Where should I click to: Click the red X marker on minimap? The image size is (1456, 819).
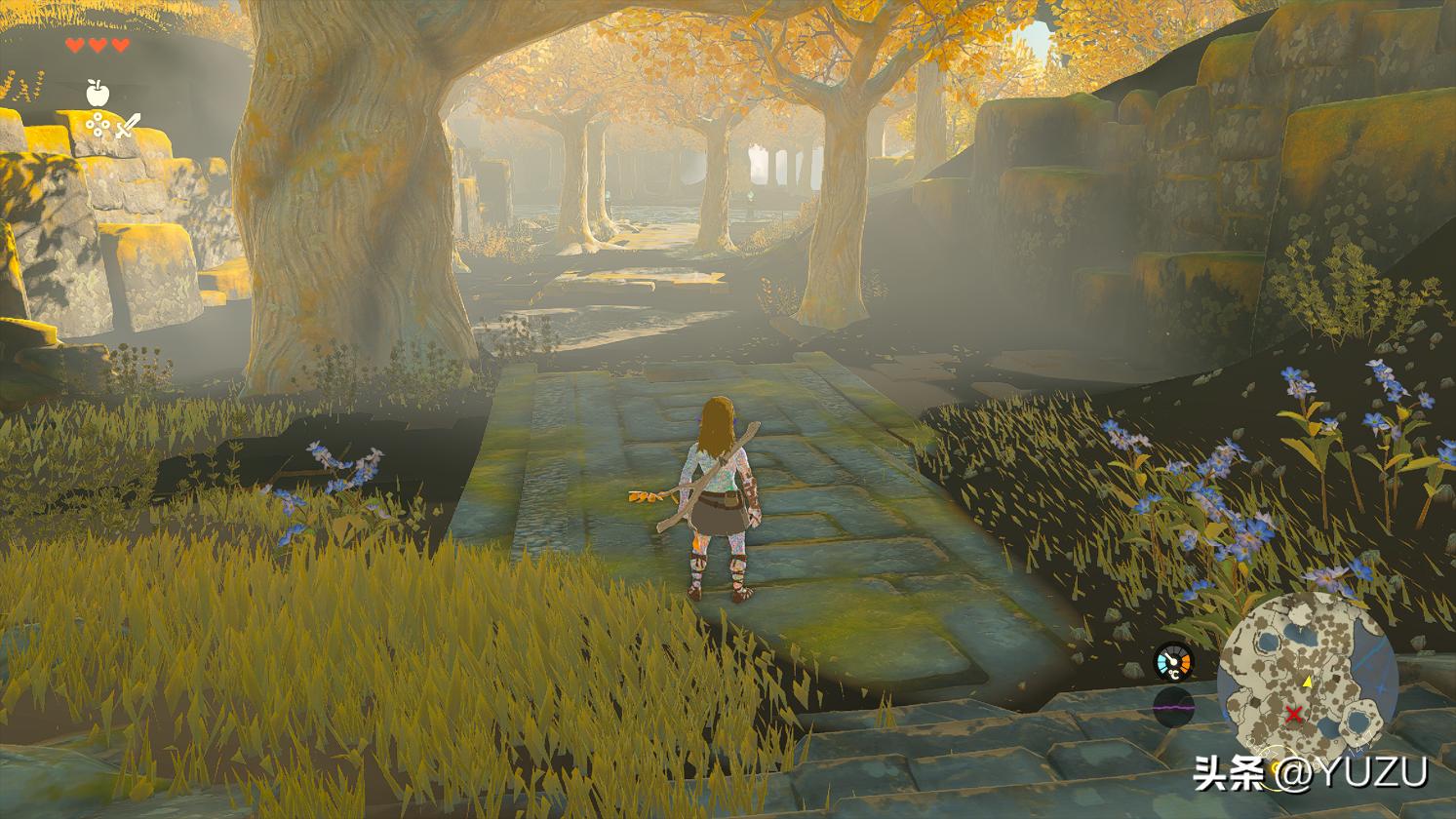click(x=1294, y=715)
